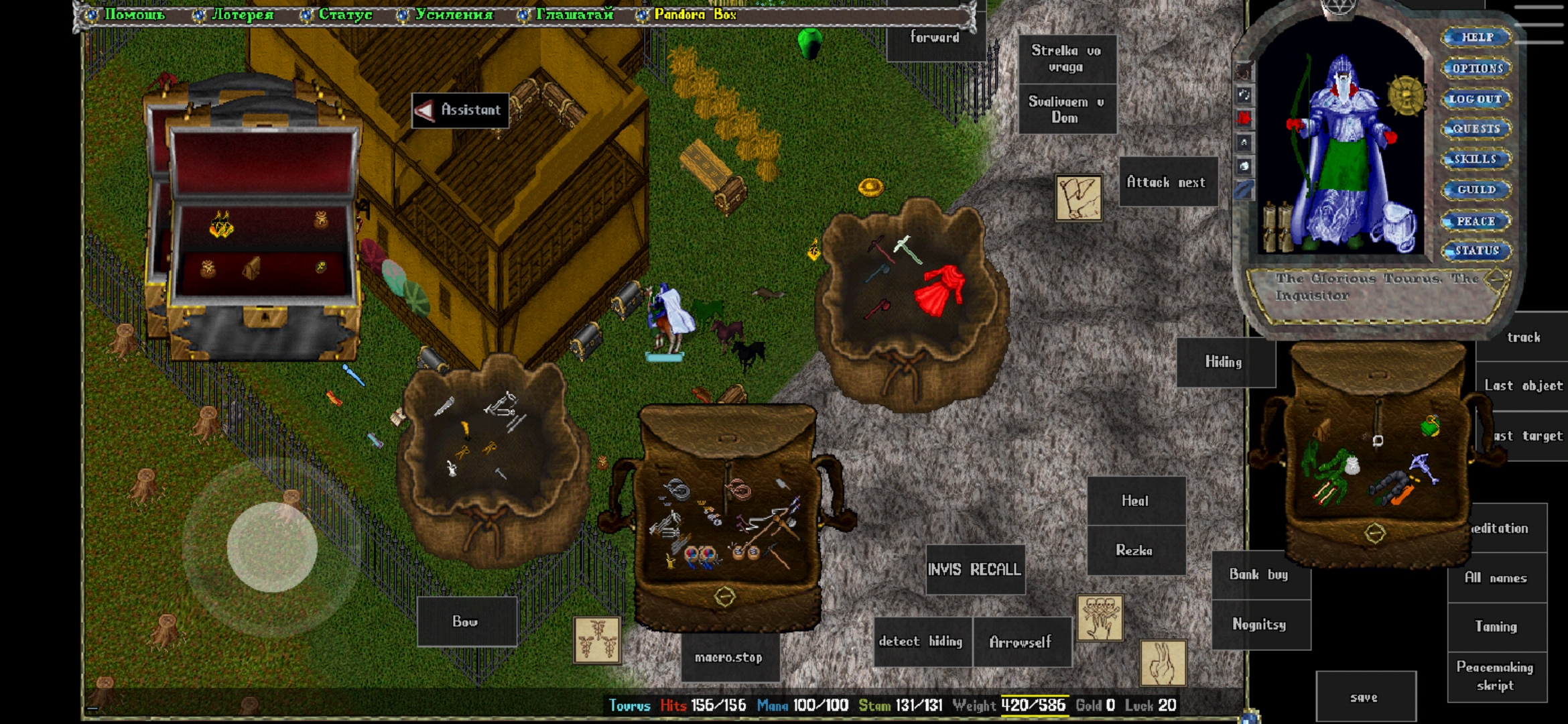Click the save macro button
Image resolution: width=1568 pixels, height=724 pixels.
(1365, 697)
